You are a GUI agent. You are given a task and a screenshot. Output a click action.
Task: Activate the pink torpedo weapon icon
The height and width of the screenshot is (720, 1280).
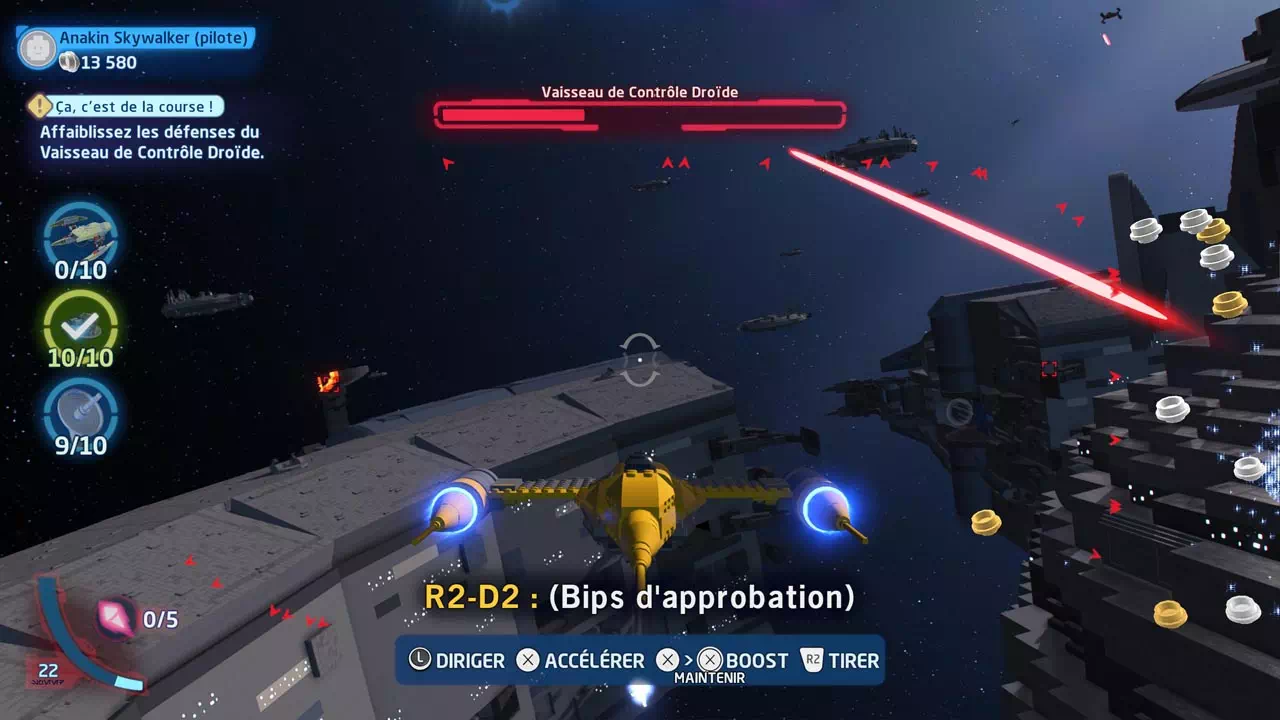[118, 617]
